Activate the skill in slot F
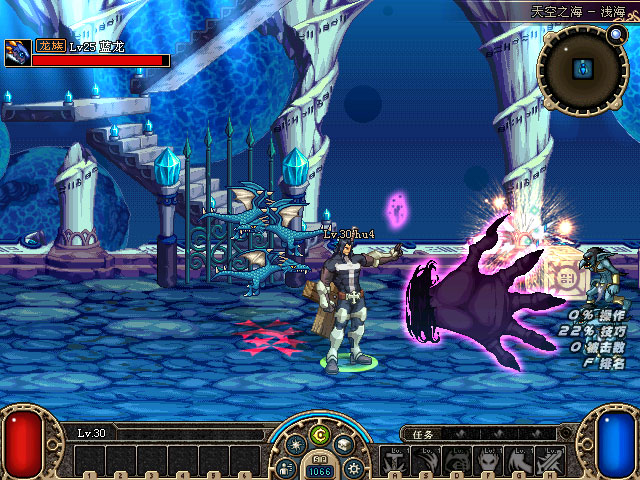This screenshot has width=640, height=480. click(x=487, y=461)
